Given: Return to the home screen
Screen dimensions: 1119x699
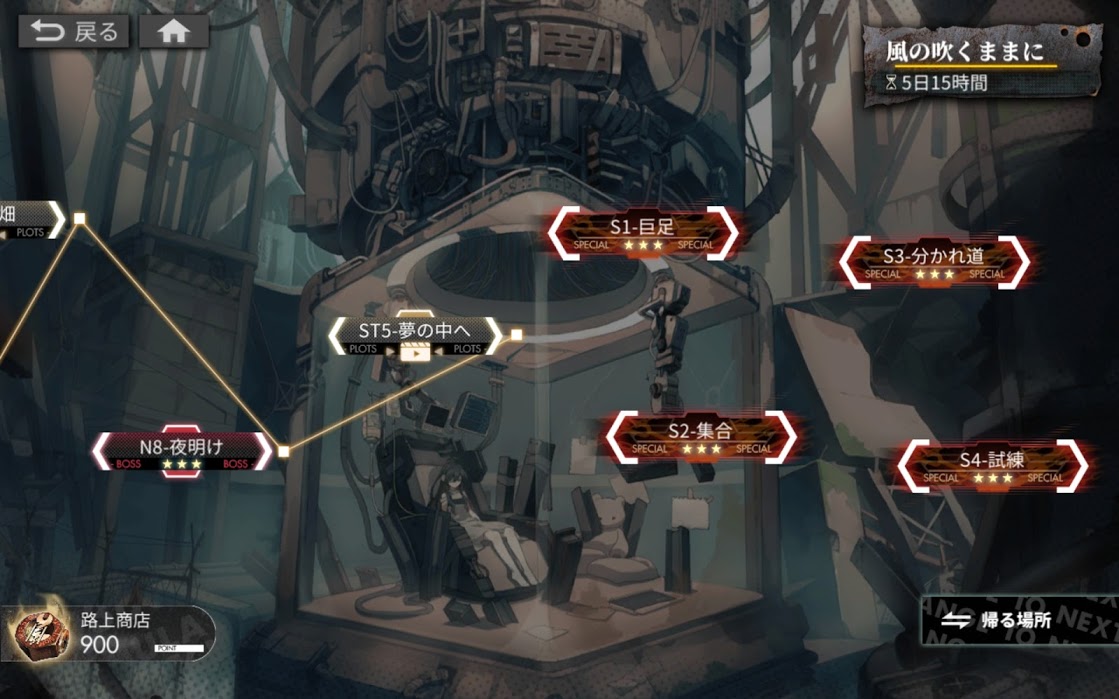Looking at the screenshot, I should click(x=173, y=32).
